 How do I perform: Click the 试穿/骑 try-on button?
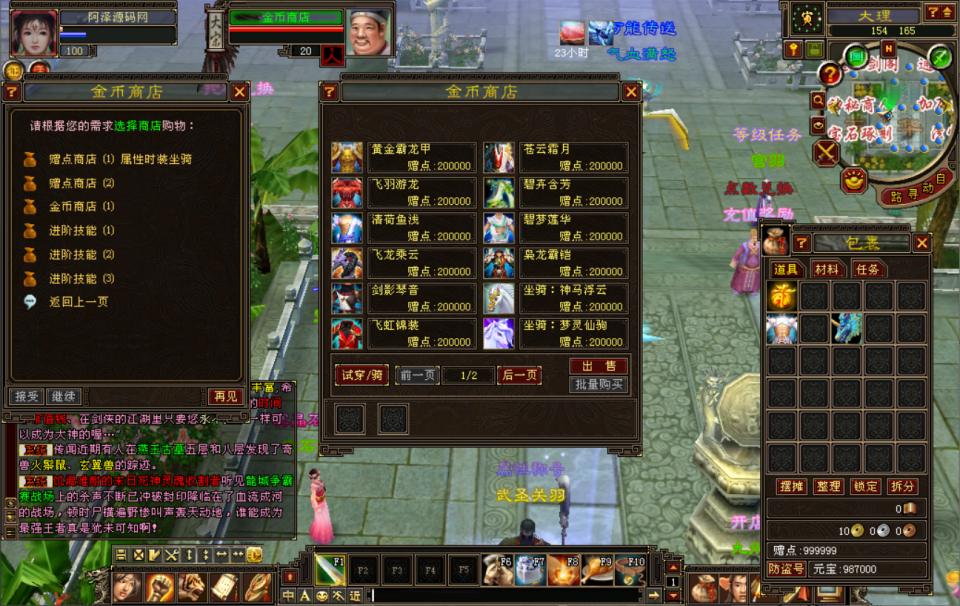[361, 375]
